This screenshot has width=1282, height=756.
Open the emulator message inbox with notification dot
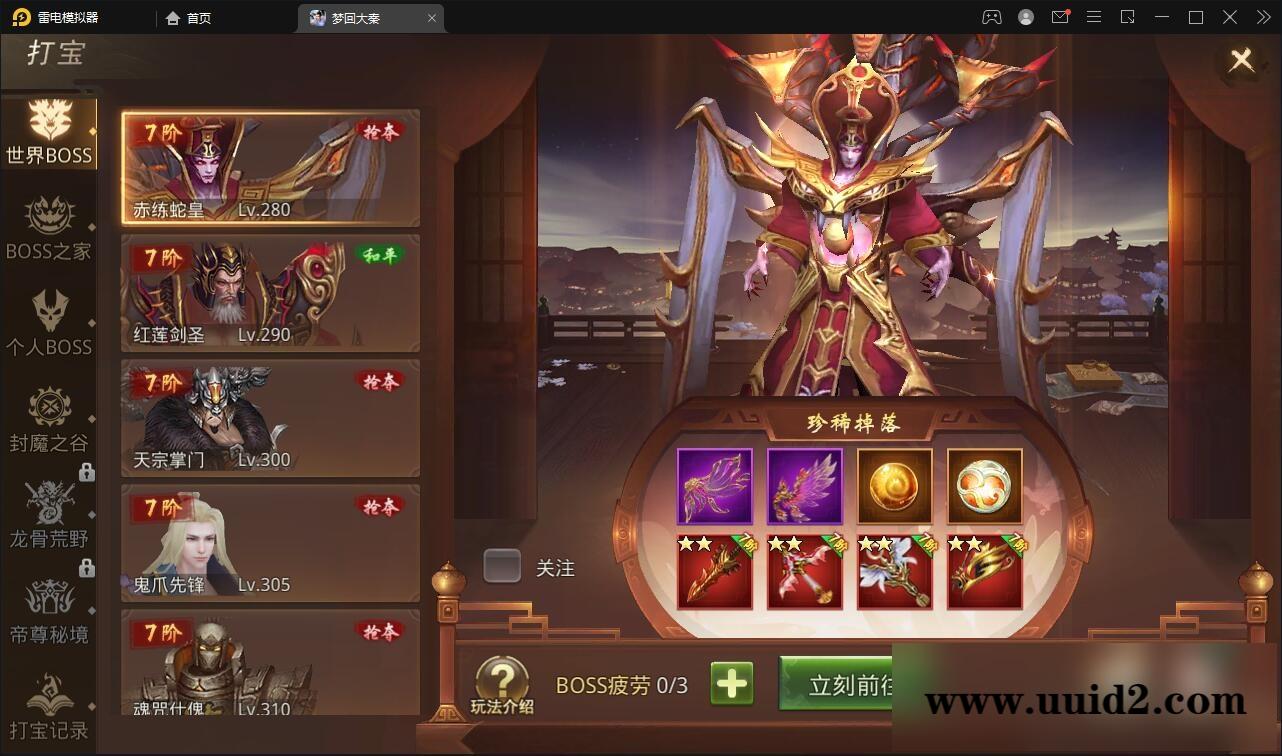[1061, 17]
